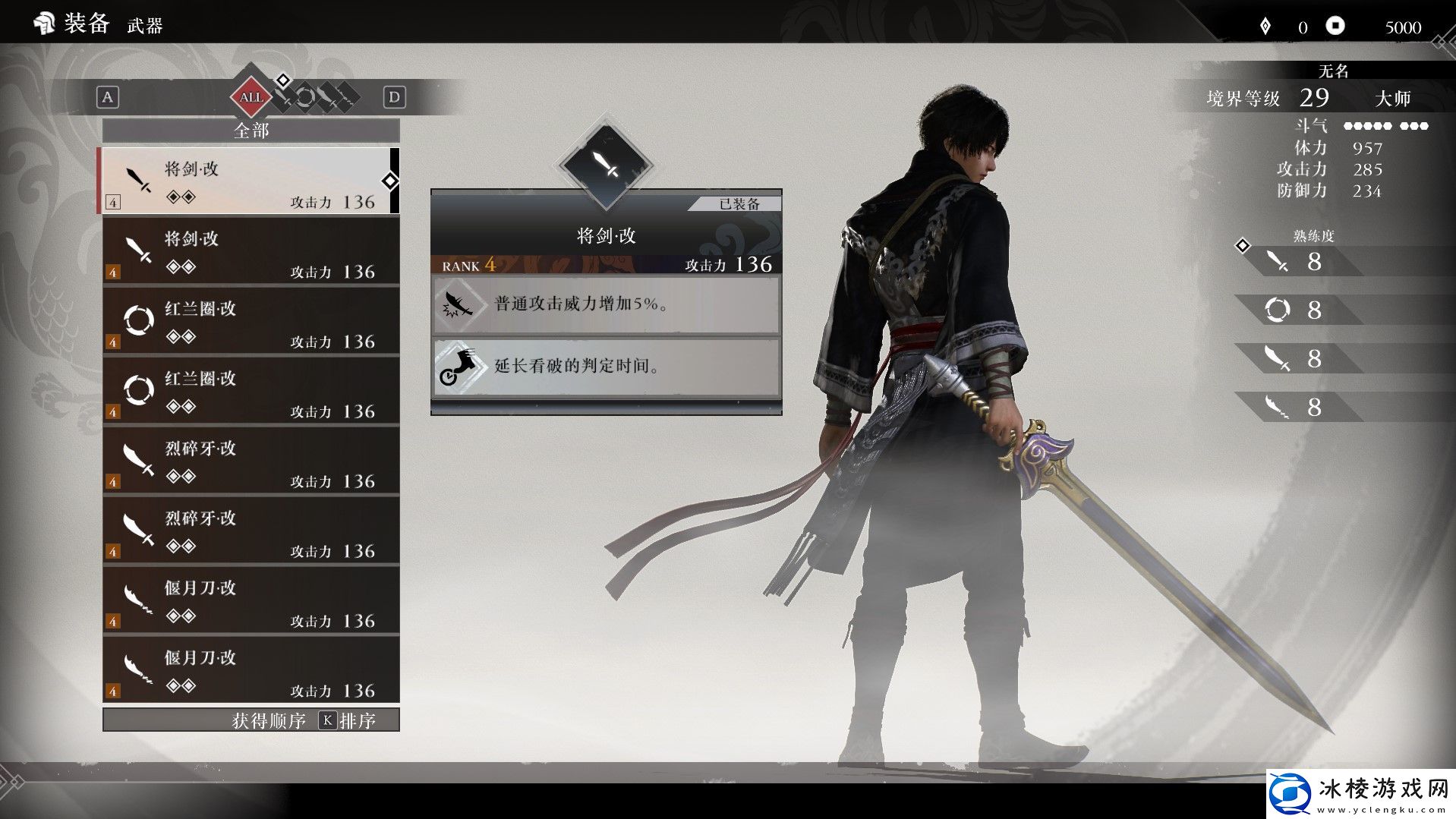Filter by the curved saber category tab
The height and width of the screenshot is (819, 1456).
[326, 97]
